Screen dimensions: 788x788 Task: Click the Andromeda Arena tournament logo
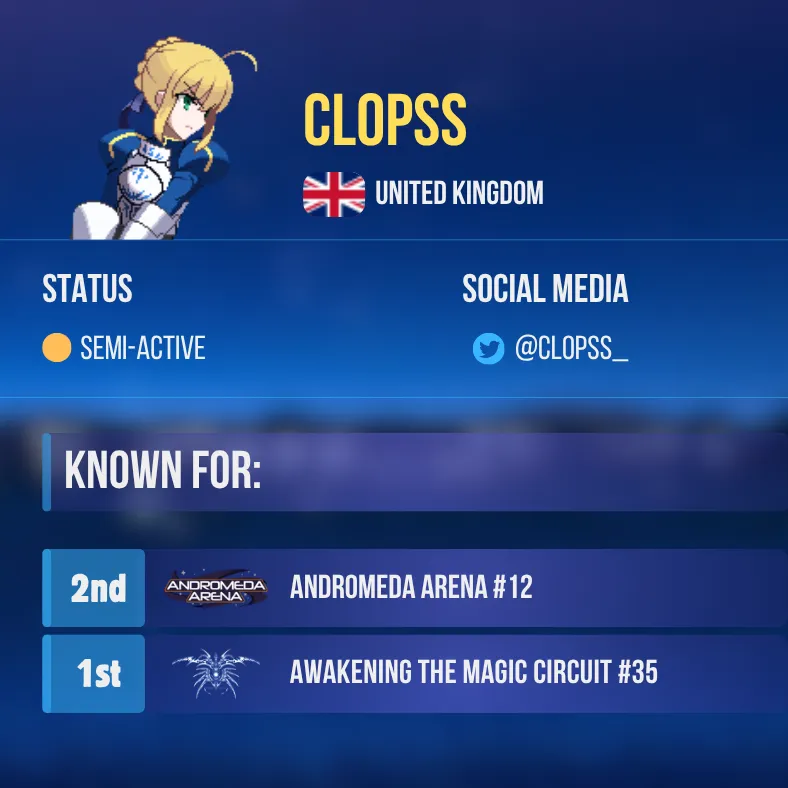pyautogui.click(x=216, y=588)
